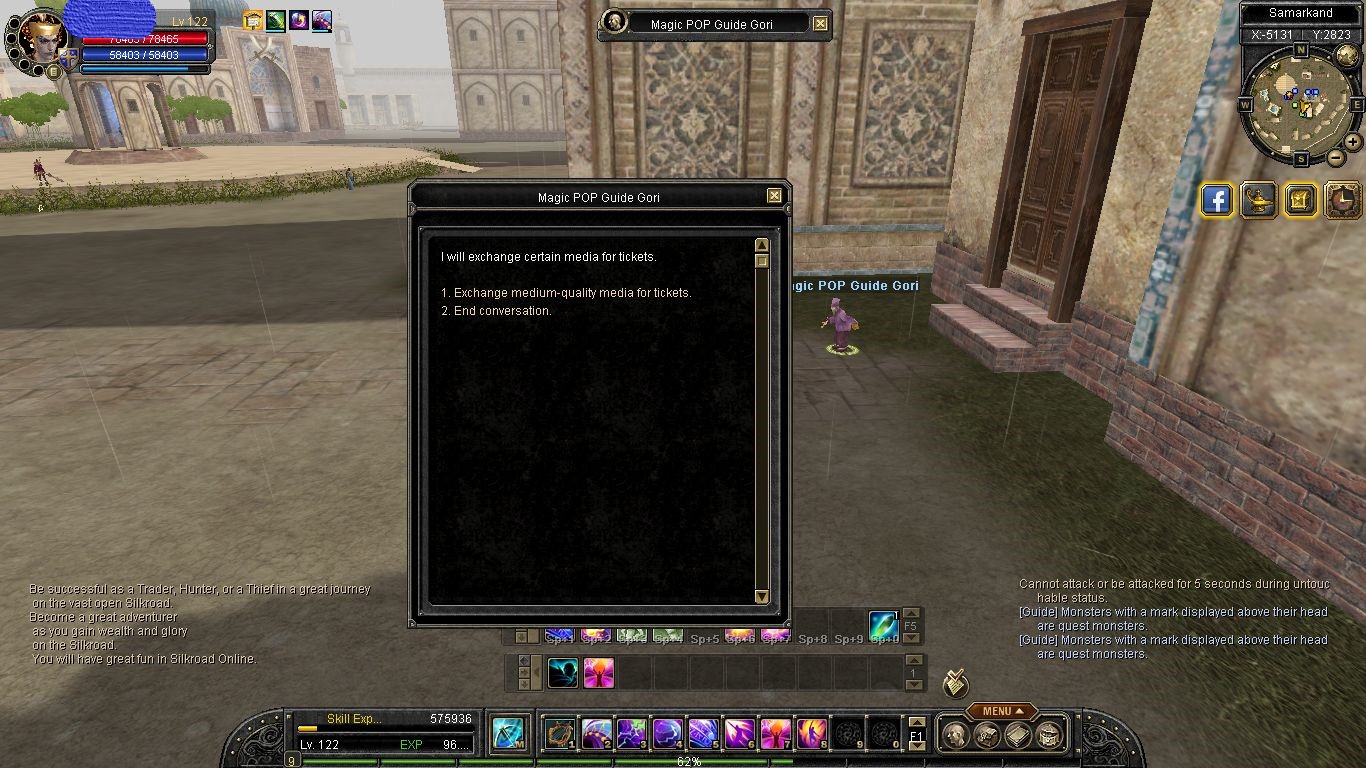Expand the MENU button
The height and width of the screenshot is (768, 1366).
pos(997,711)
